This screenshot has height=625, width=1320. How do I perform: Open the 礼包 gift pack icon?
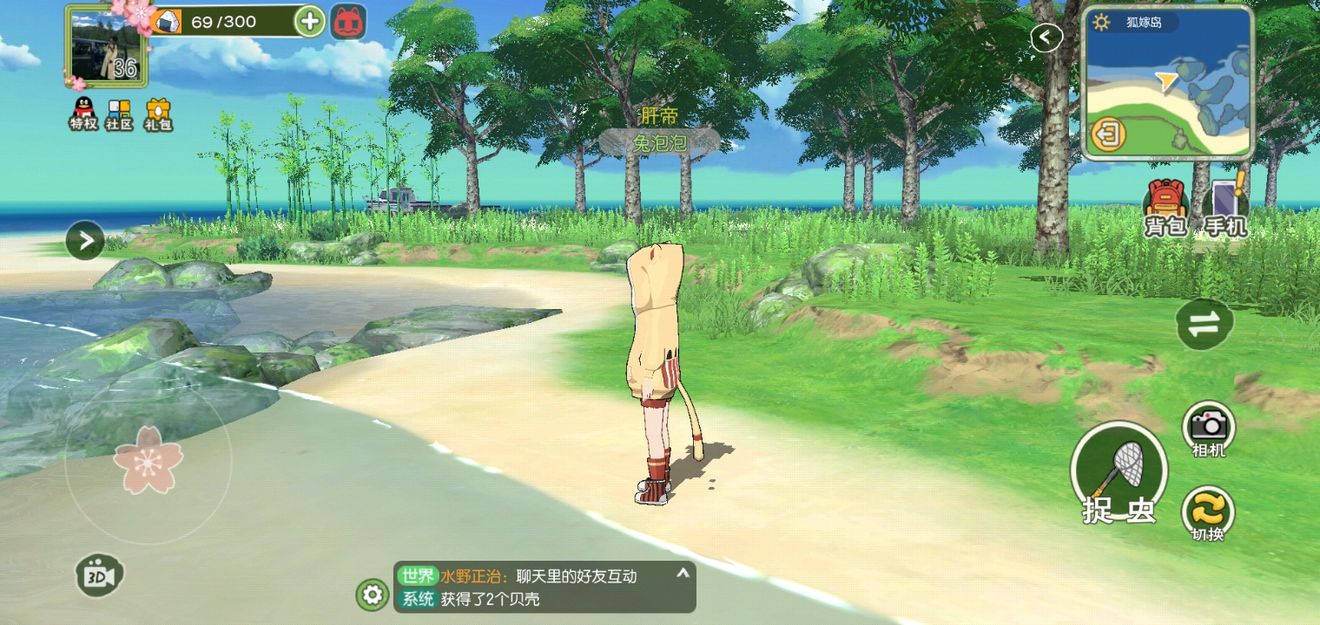(x=158, y=113)
